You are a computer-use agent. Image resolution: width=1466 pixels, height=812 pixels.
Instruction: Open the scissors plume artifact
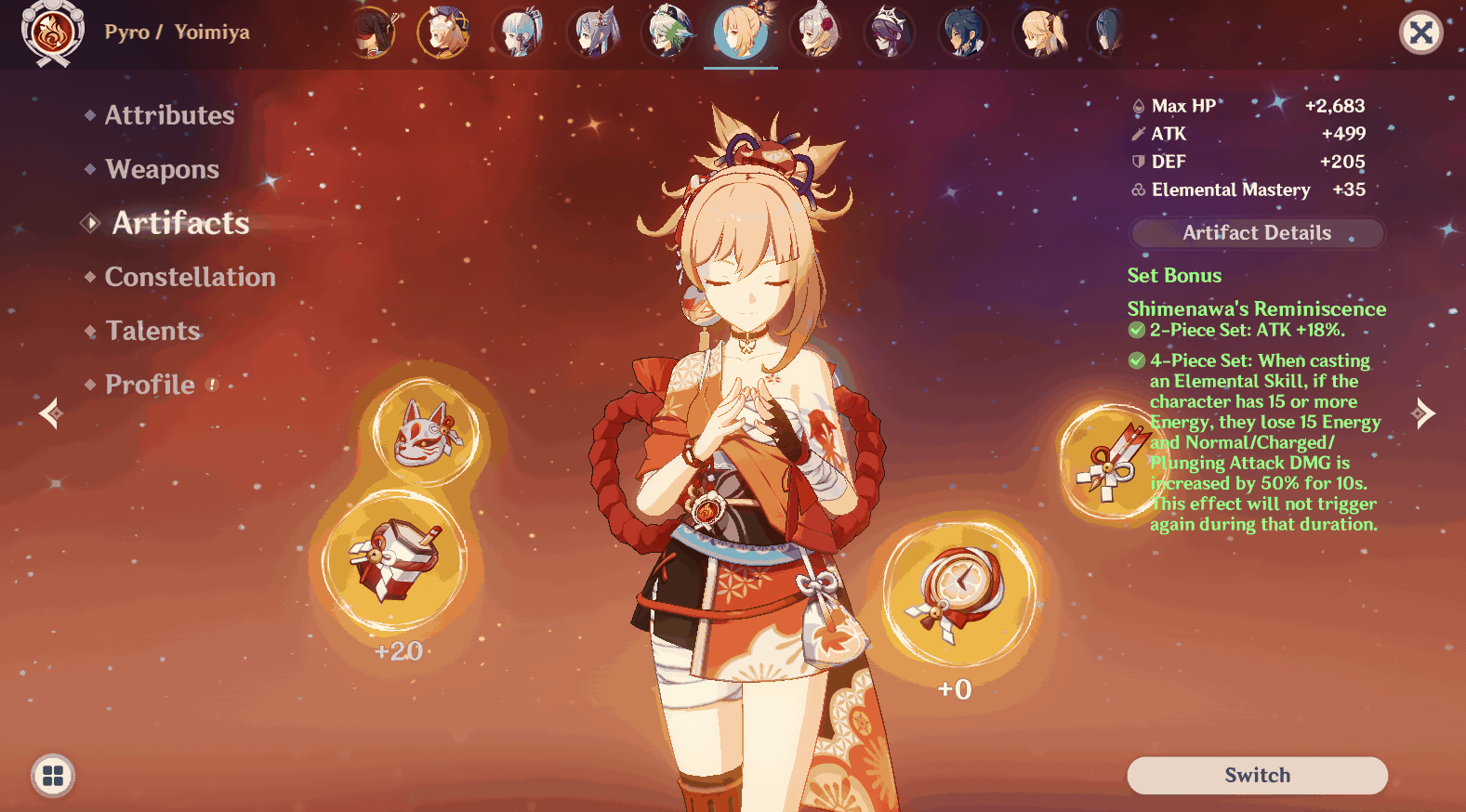[1116, 458]
